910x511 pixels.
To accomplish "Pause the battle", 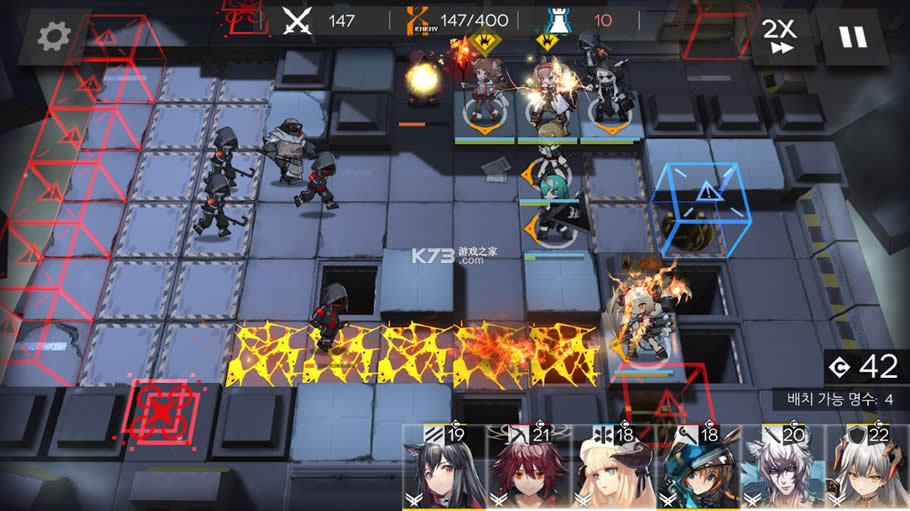I will tap(853, 37).
